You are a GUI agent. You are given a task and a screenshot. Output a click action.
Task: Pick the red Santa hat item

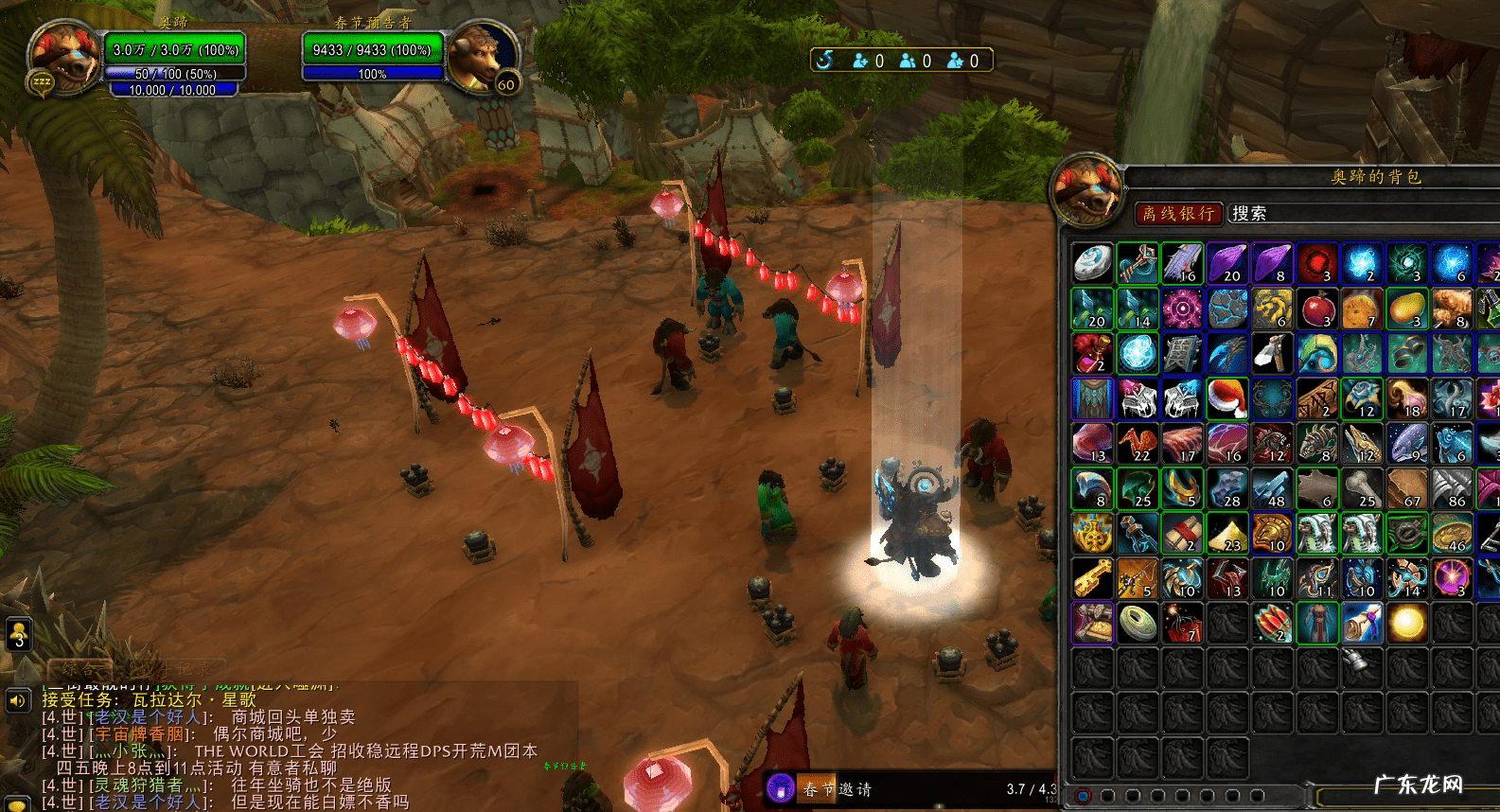[x=1226, y=398]
